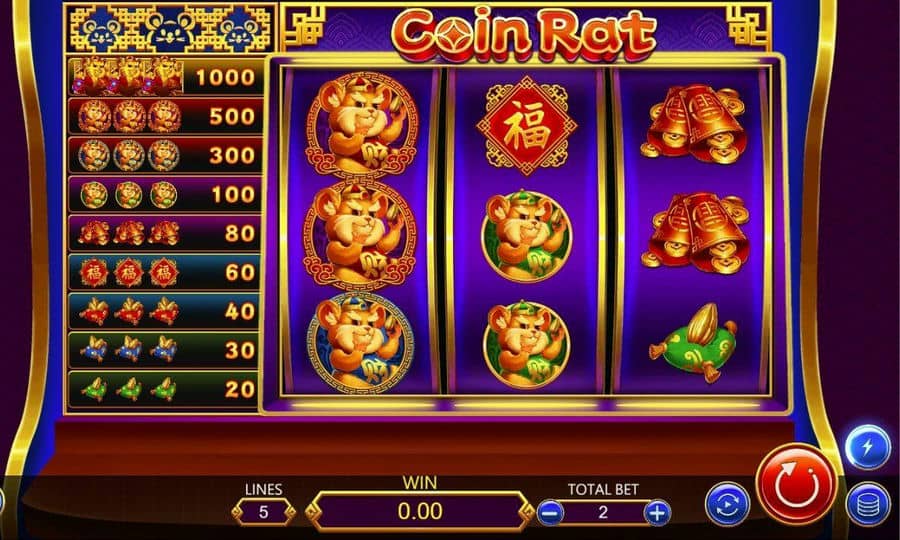Viewport: 900px width, 540px height.
Task: Open the coin stack bet settings
Action: pyautogui.click(x=867, y=504)
